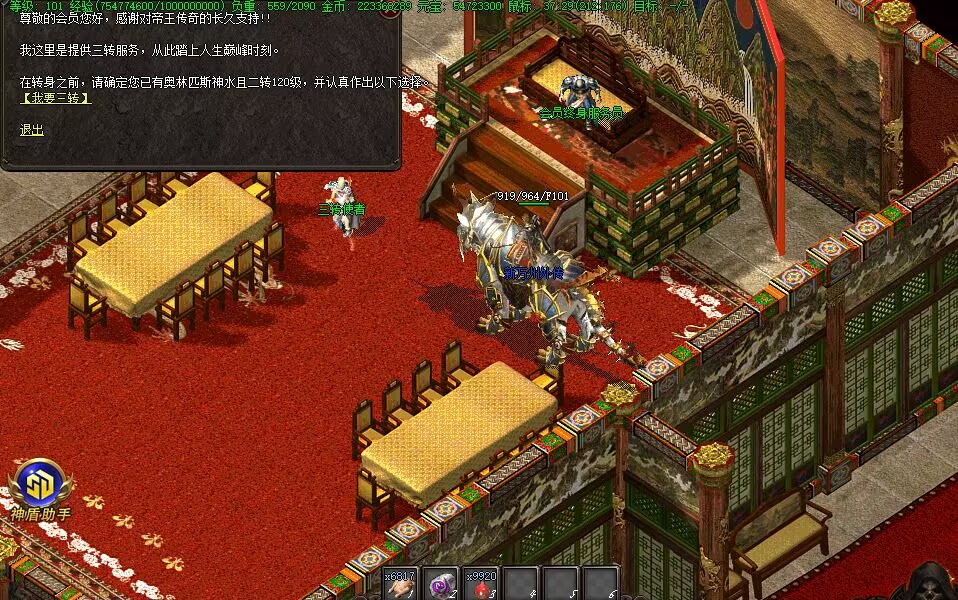This screenshot has width=958, height=600.
Task: Use the roast meat item in slot 1
Action: point(400,584)
